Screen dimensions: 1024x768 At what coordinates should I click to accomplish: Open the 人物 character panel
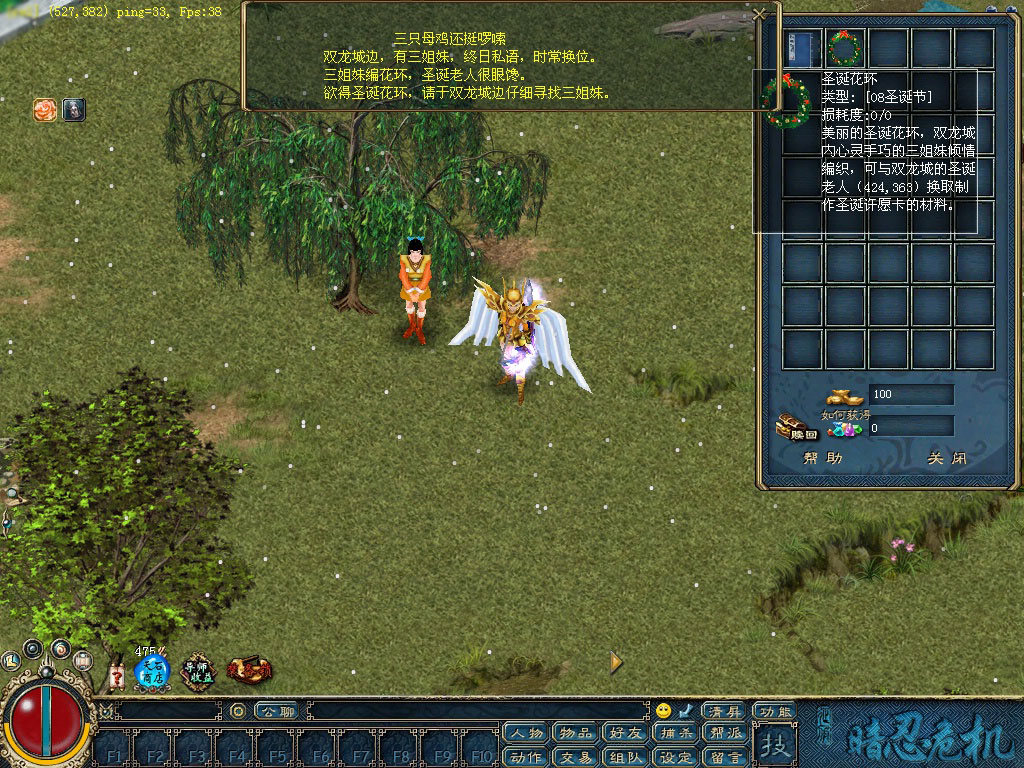click(526, 734)
